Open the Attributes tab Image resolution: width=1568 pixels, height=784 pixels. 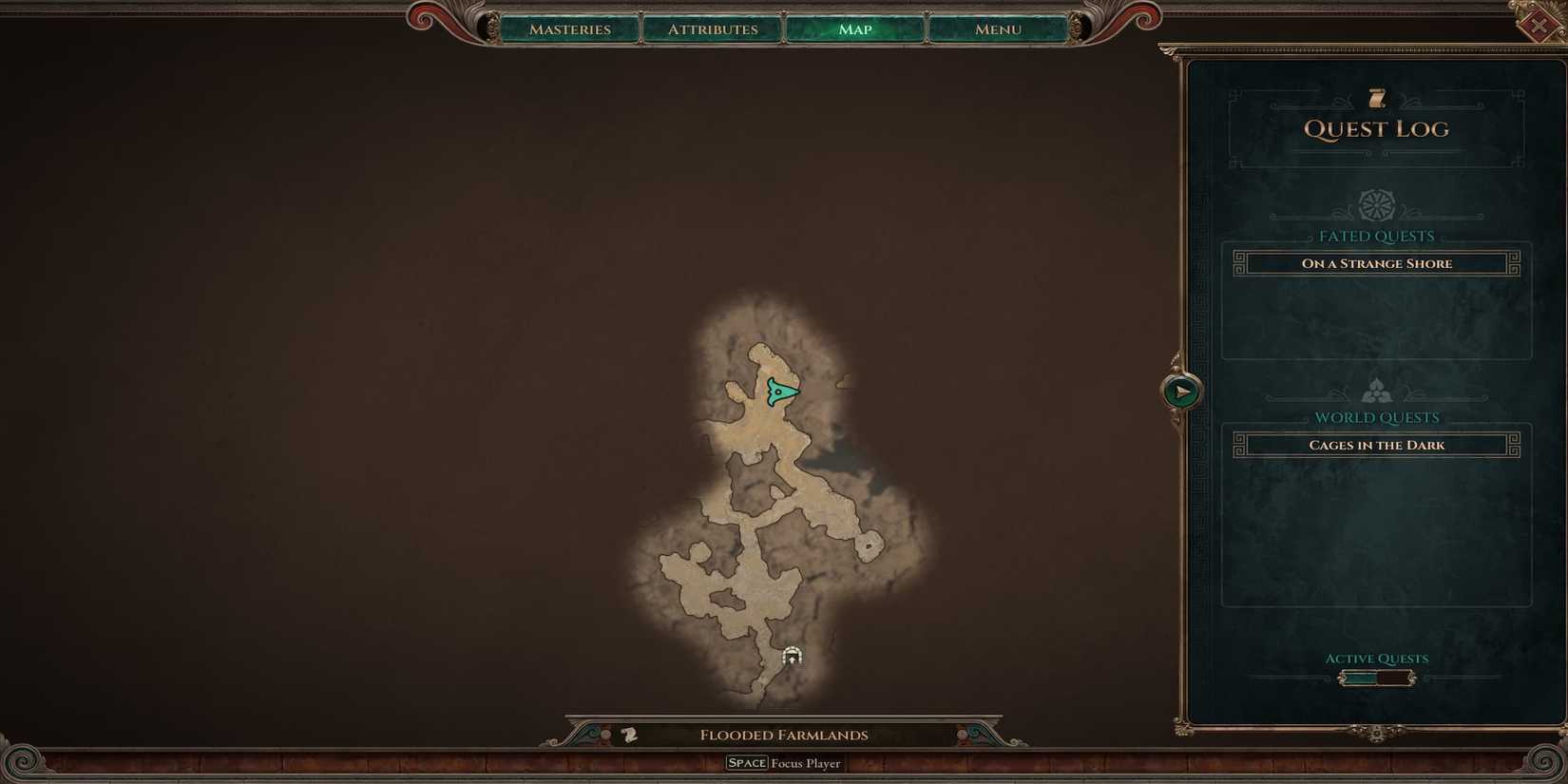[711, 29]
